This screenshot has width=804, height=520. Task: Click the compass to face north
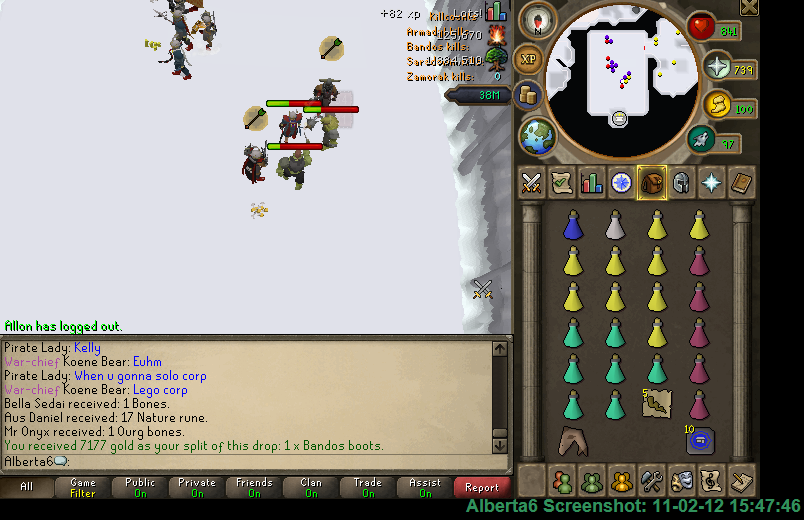click(x=538, y=21)
